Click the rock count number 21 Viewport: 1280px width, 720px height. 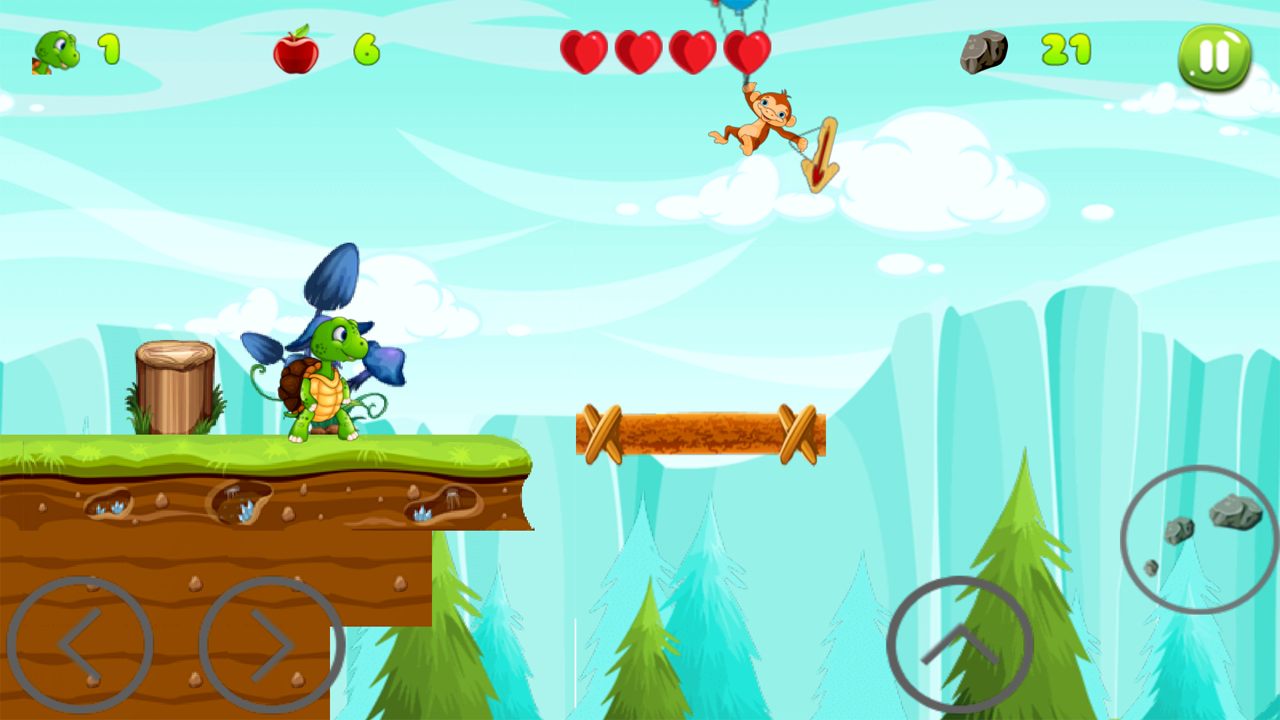[1067, 50]
